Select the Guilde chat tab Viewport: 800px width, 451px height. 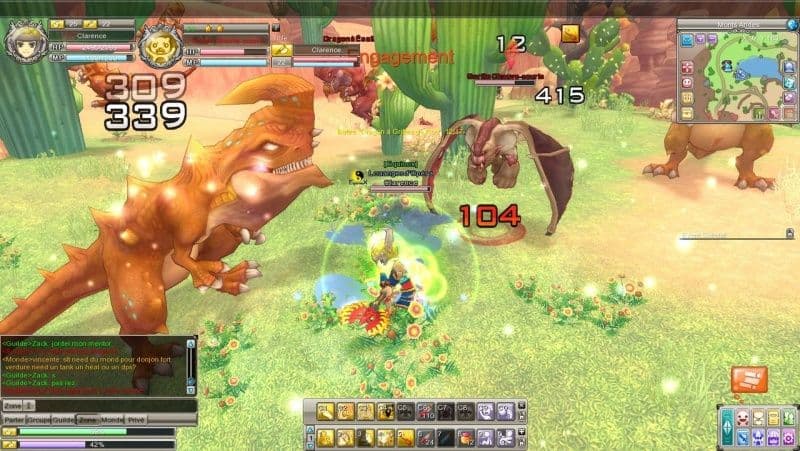(x=63, y=420)
